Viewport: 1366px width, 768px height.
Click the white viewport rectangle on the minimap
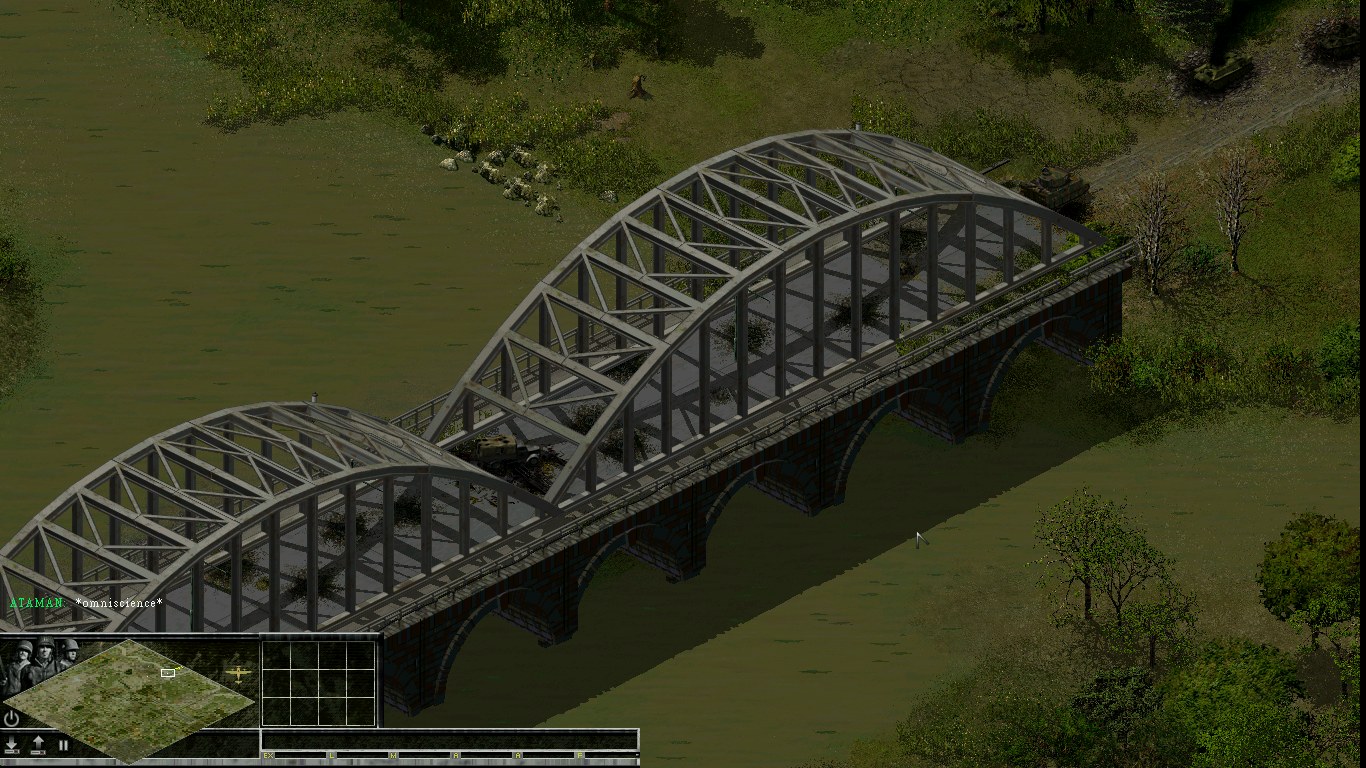click(x=167, y=672)
